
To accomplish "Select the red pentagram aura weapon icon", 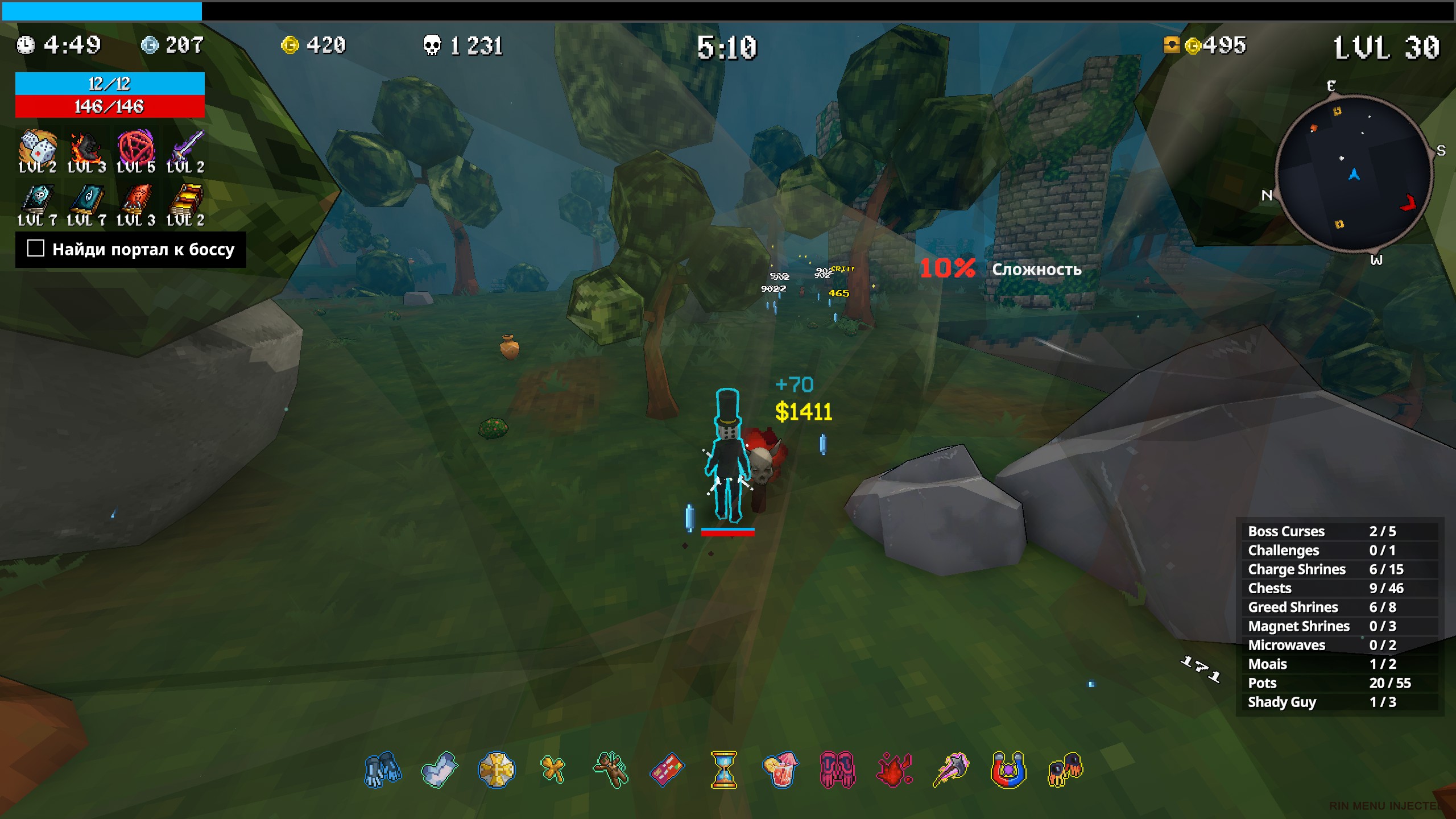I will 135,147.
